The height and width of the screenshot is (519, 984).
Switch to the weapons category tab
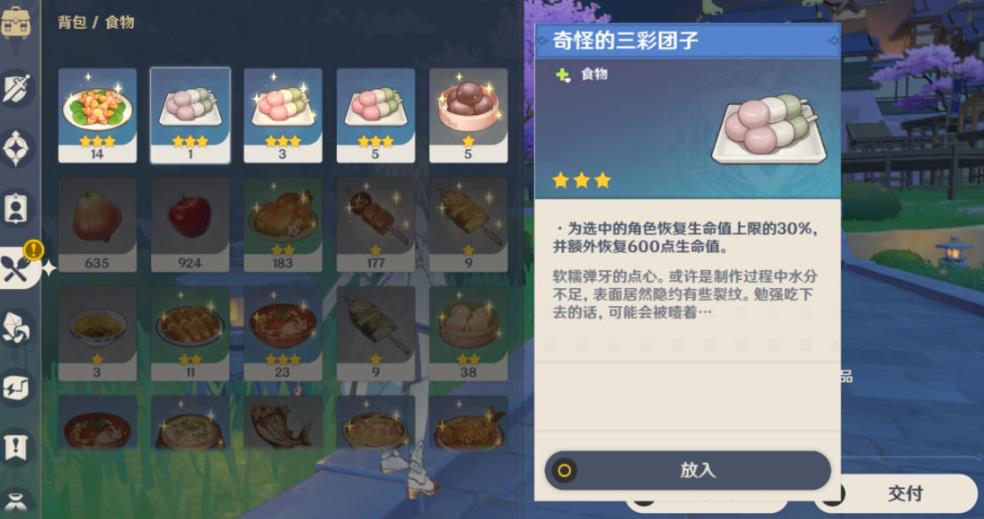17,88
